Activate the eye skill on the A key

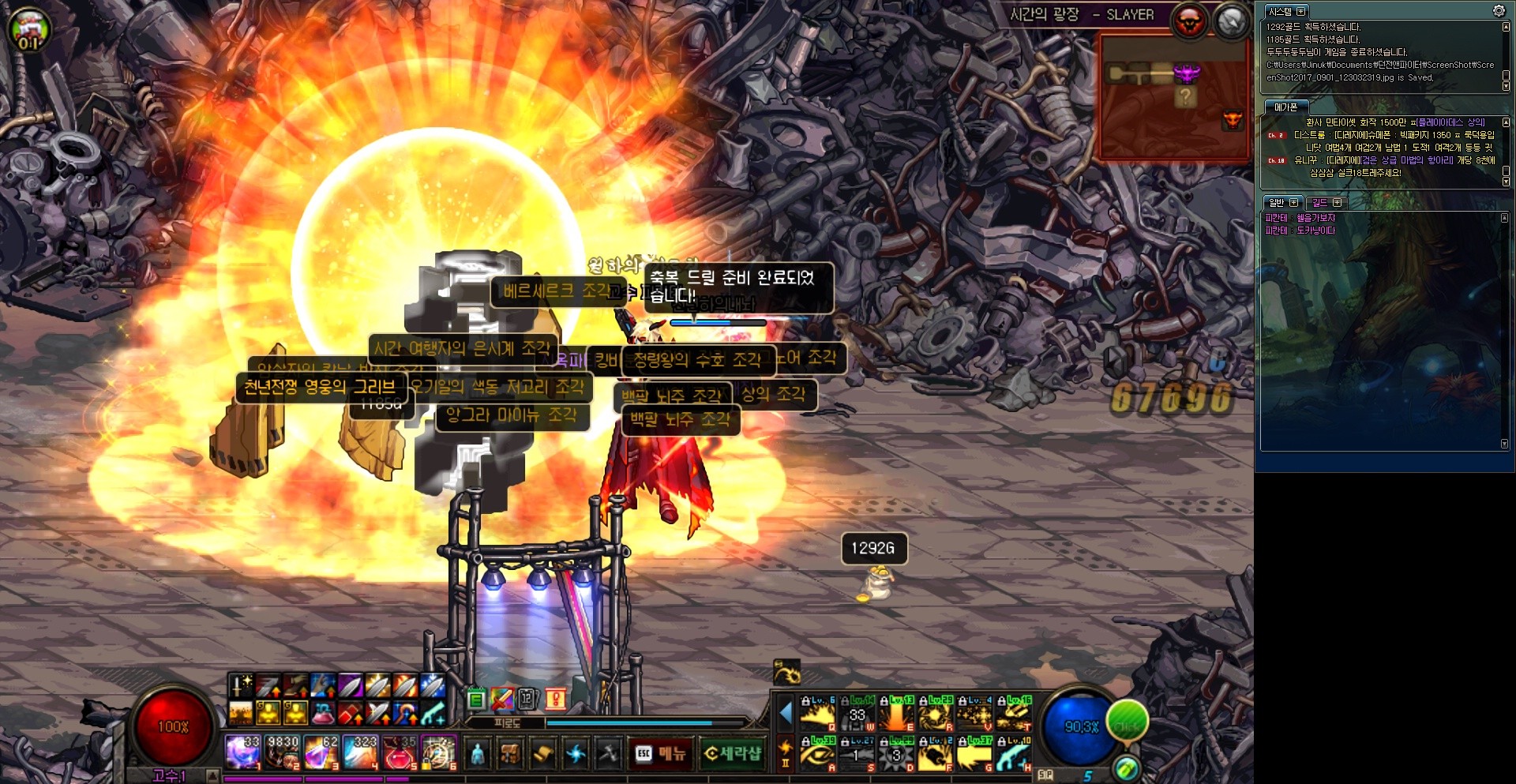[x=817, y=754]
